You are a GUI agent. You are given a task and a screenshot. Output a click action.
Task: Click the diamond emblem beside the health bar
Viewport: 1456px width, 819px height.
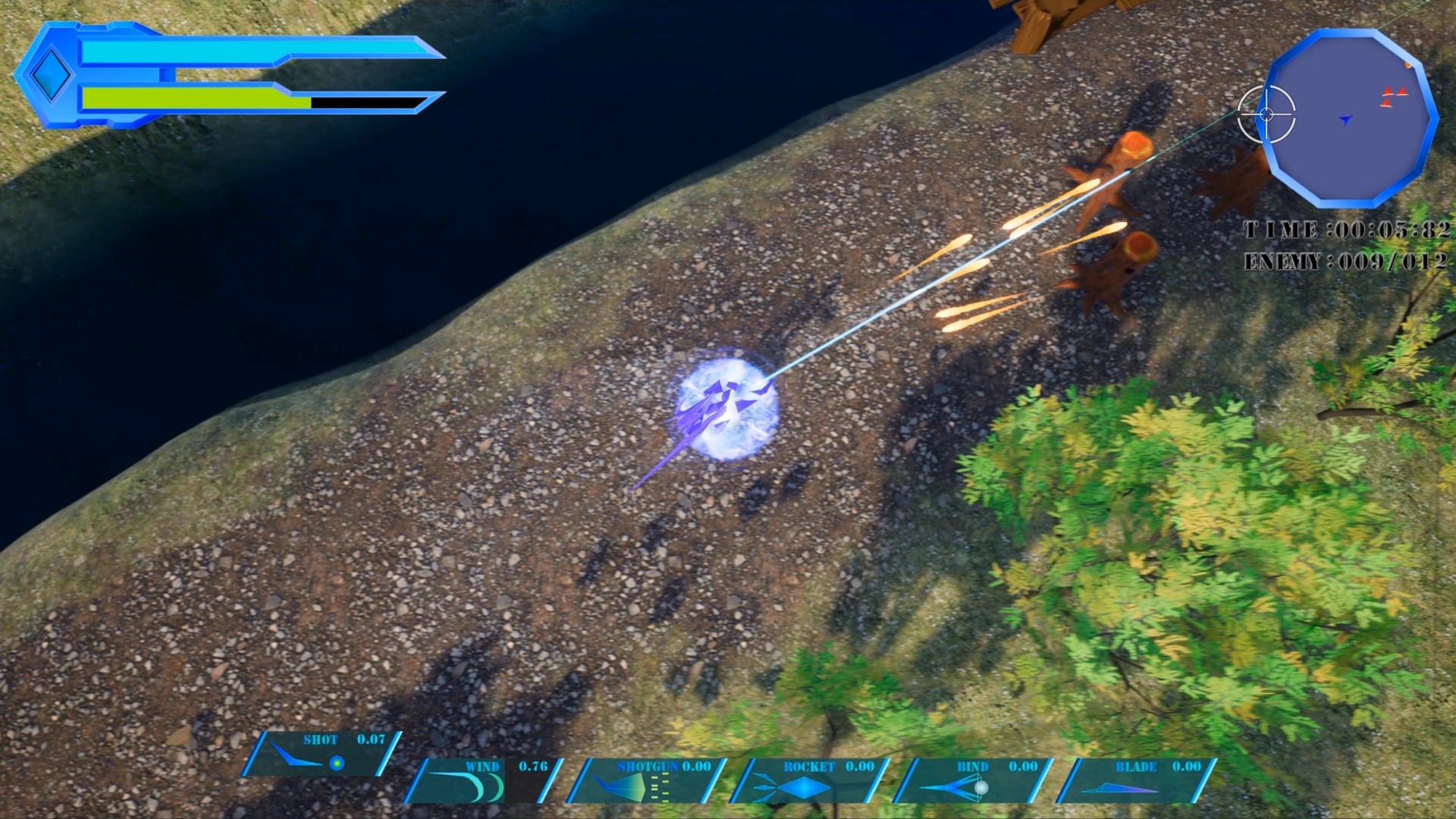pyautogui.click(x=51, y=75)
